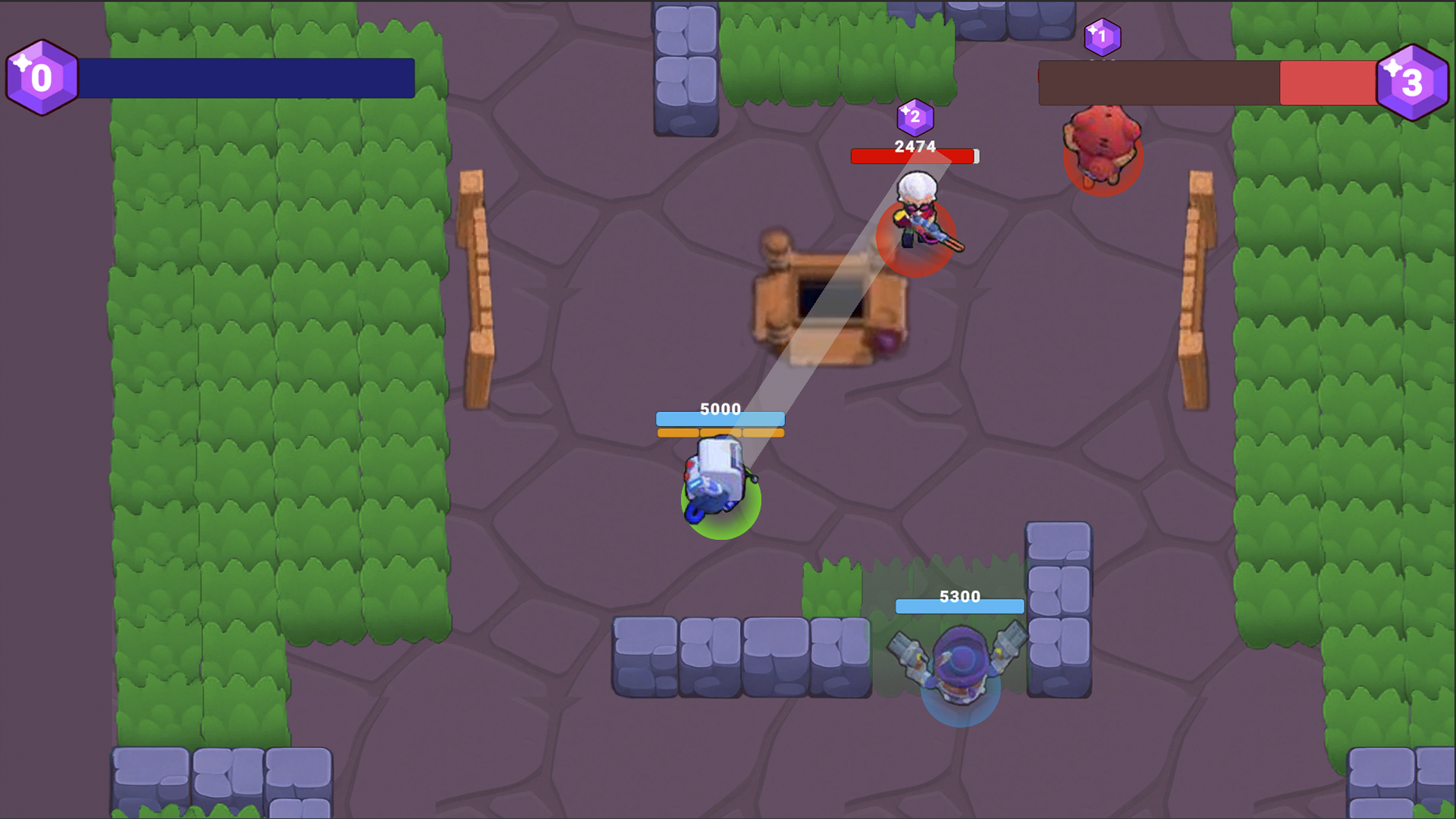1456x819 pixels.
Task: Click the robot brawler with green outline
Action: click(717, 478)
